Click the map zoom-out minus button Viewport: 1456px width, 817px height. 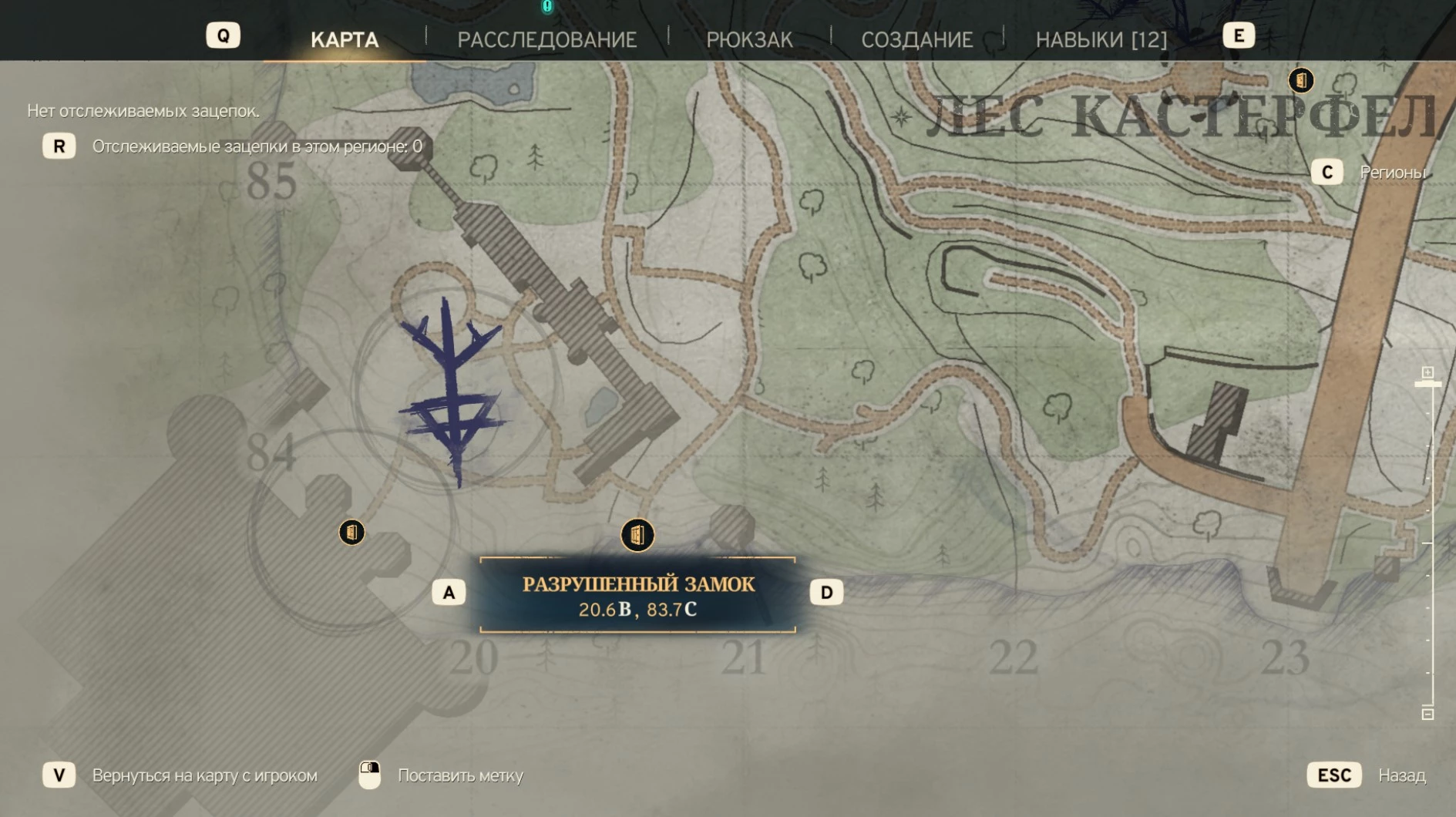click(x=1427, y=714)
